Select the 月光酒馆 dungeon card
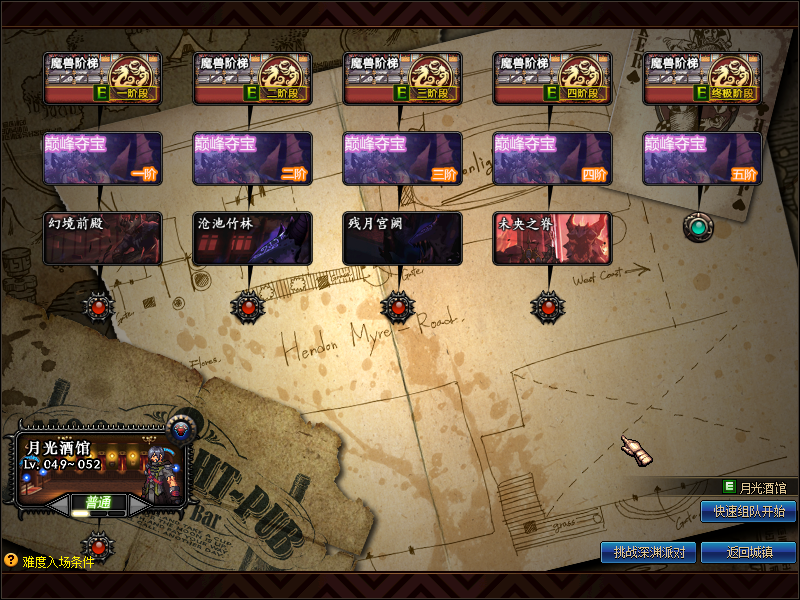 (98, 465)
